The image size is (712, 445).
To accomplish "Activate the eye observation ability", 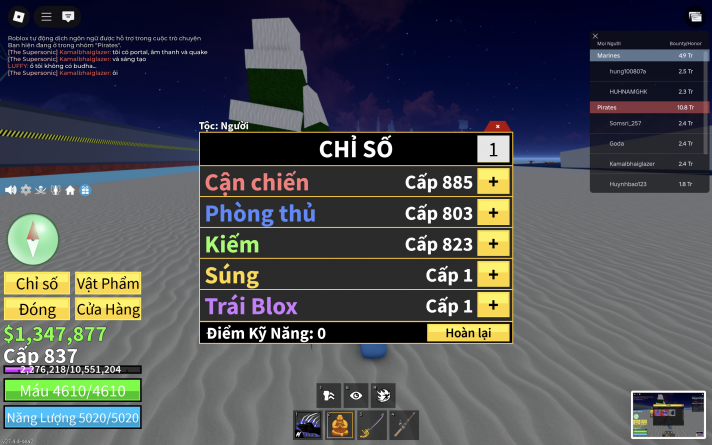I will pos(355,395).
